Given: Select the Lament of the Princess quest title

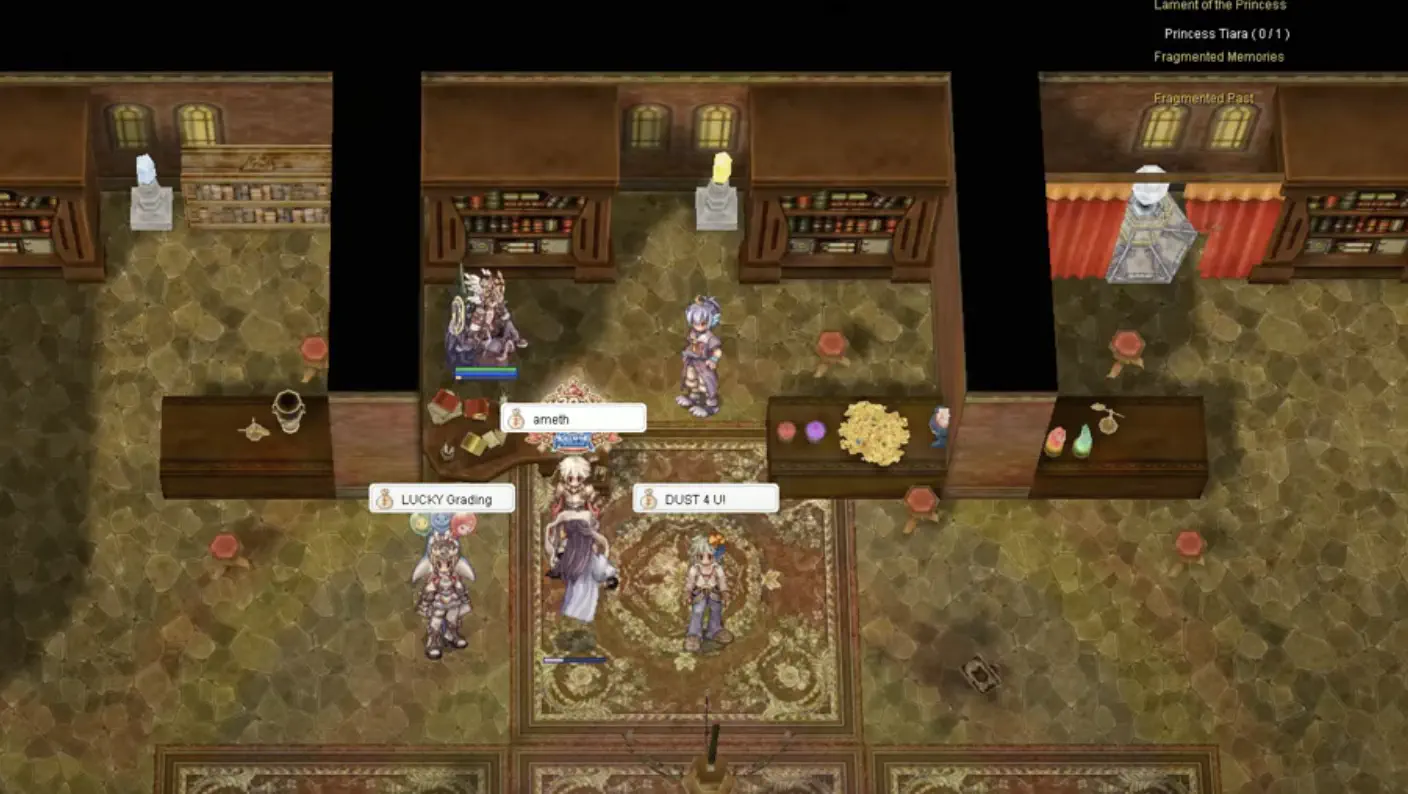Looking at the screenshot, I should click(x=1221, y=5).
